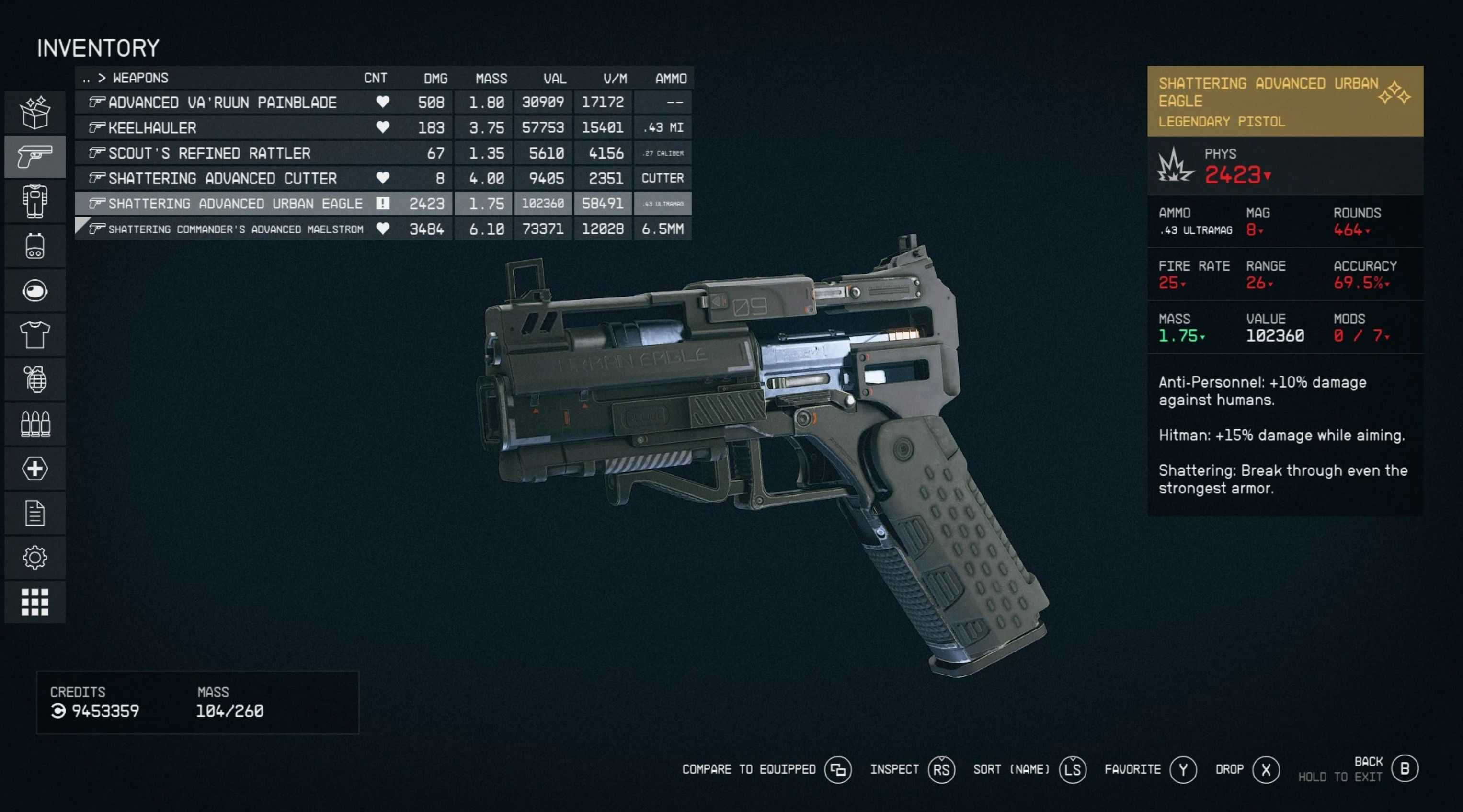1463x812 pixels.
Task: Click the WEAPONS breadcrumb entry
Action: coord(140,78)
